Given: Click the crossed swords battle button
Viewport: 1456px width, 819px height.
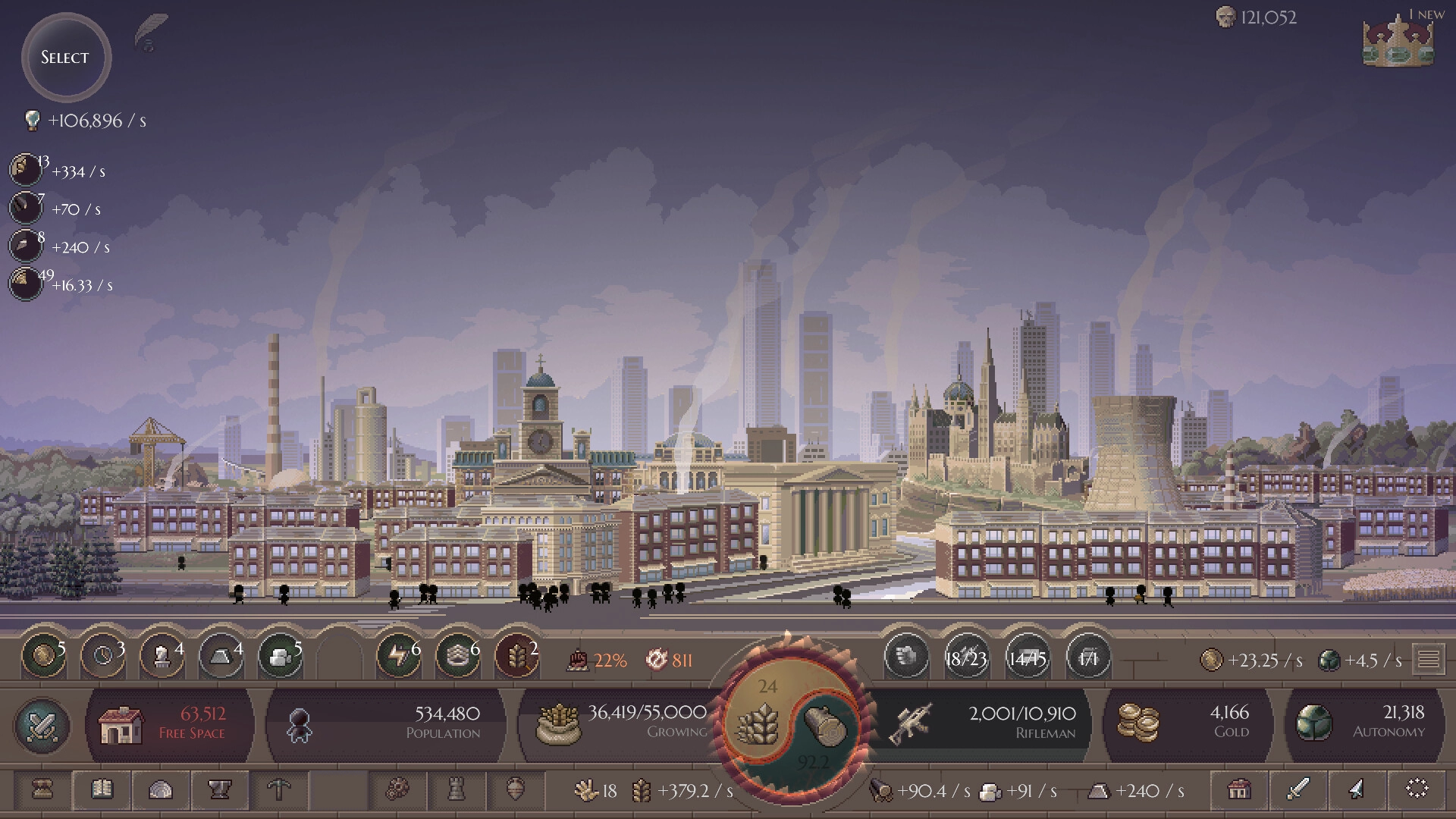Looking at the screenshot, I should (42, 726).
